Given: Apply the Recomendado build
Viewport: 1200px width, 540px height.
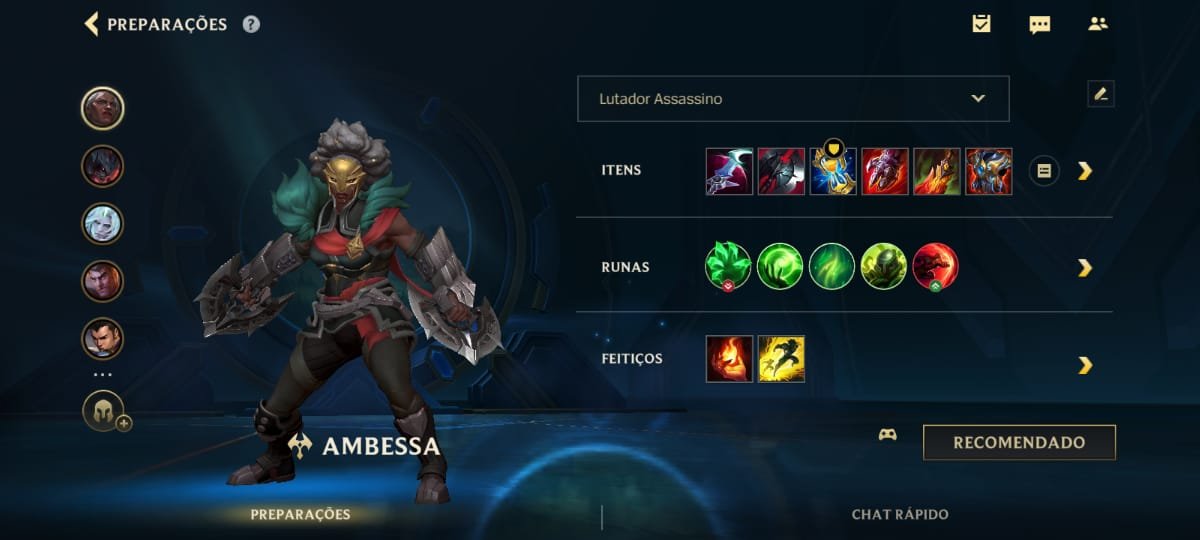Looking at the screenshot, I should point(1019,442).
